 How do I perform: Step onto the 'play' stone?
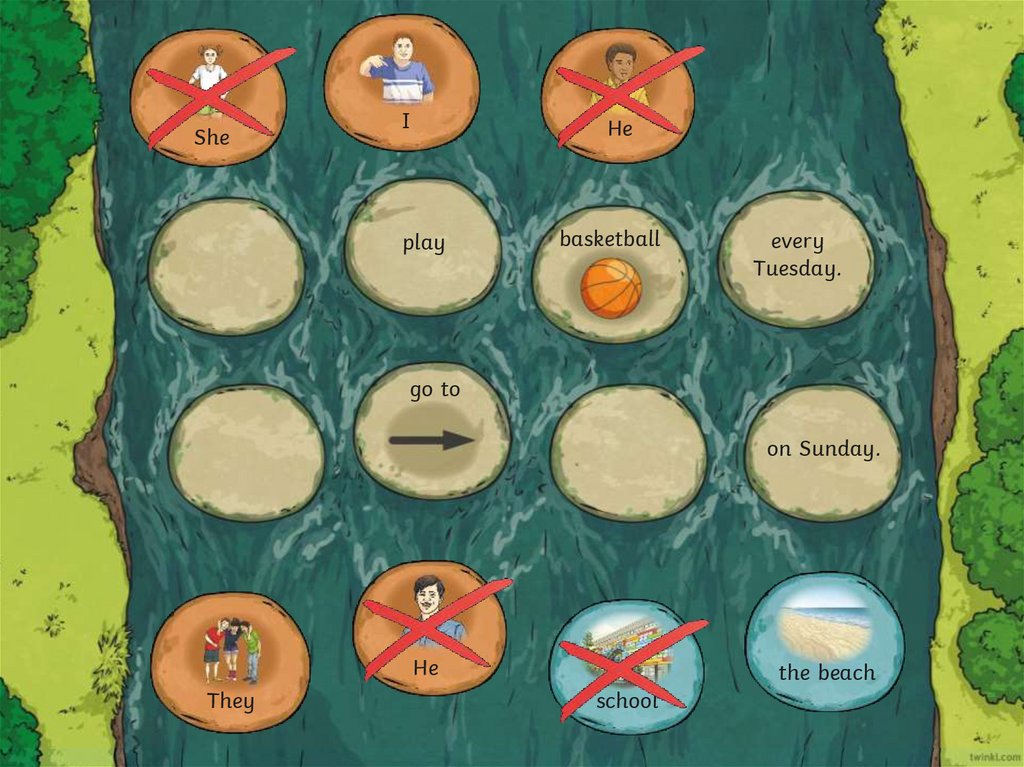click(423, 247)
